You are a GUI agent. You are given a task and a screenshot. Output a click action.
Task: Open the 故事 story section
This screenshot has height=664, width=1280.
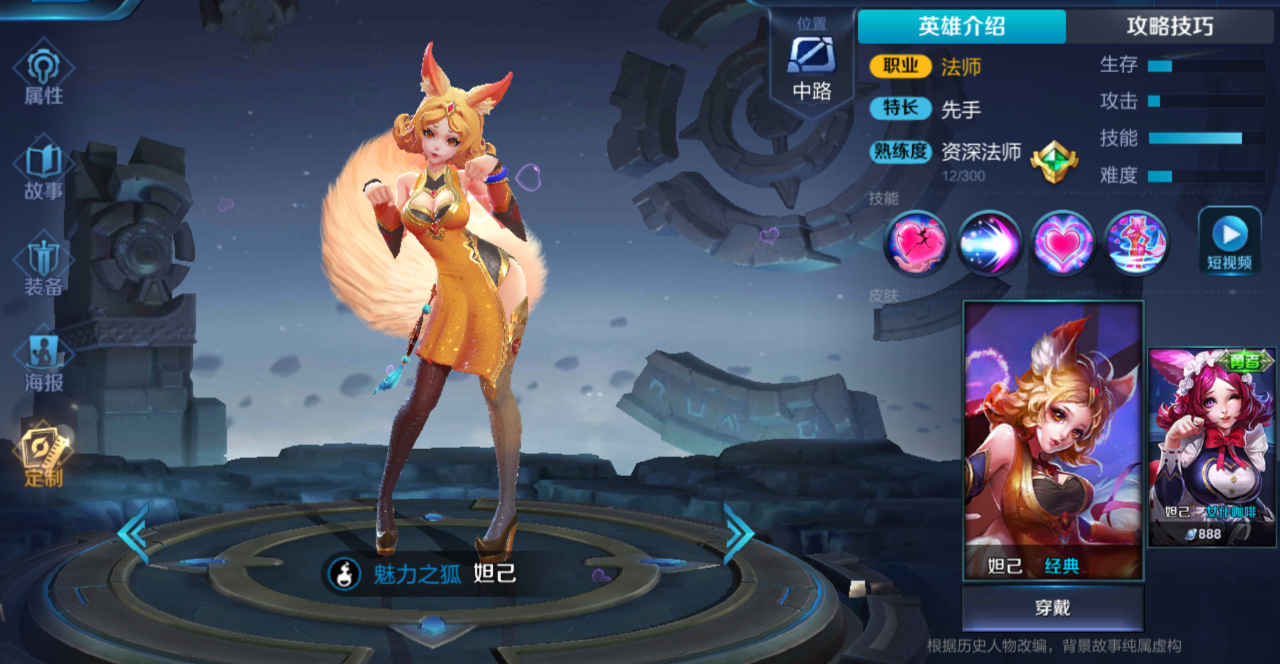pos(43,170)
